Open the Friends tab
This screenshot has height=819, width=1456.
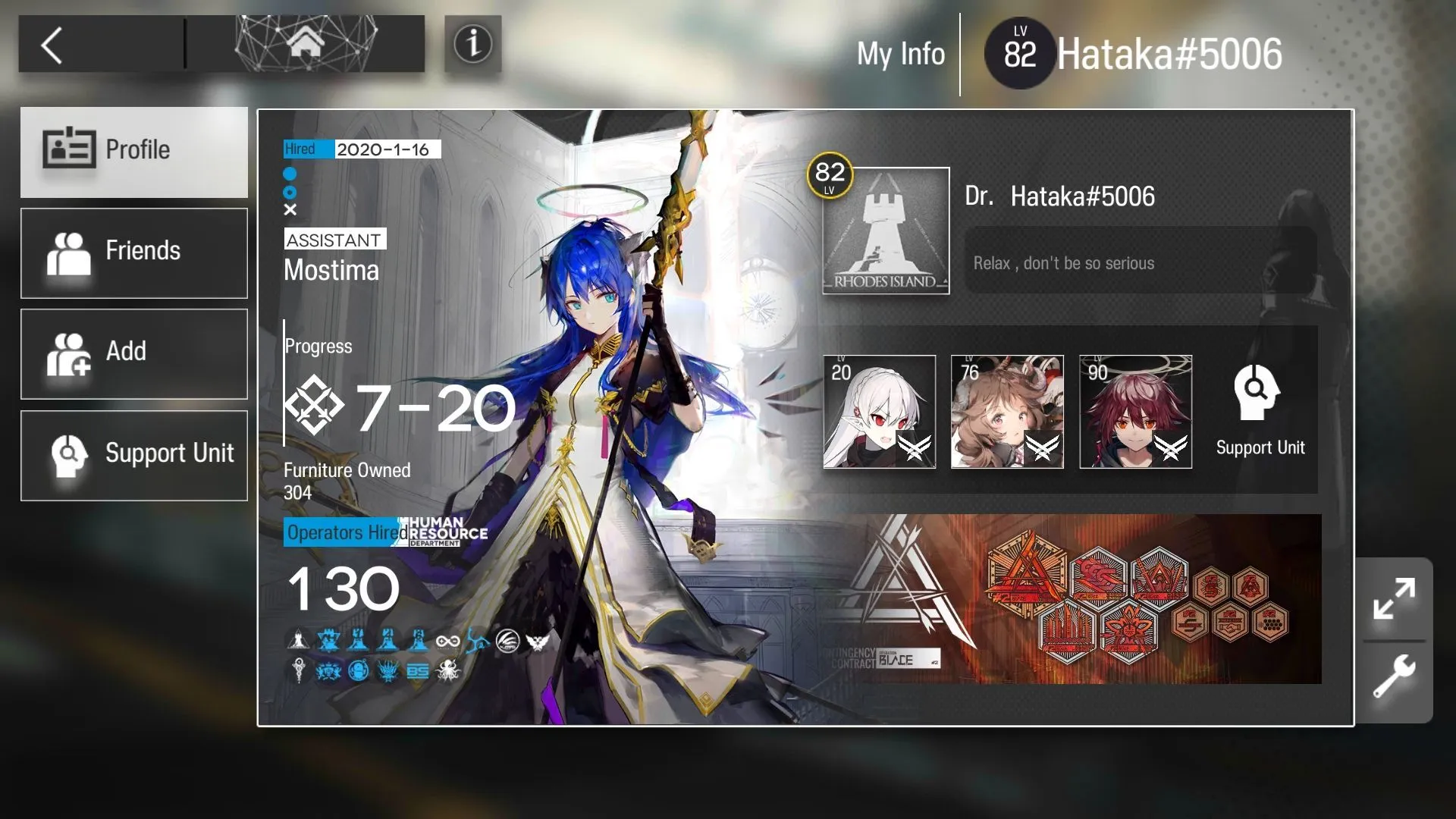134,253
